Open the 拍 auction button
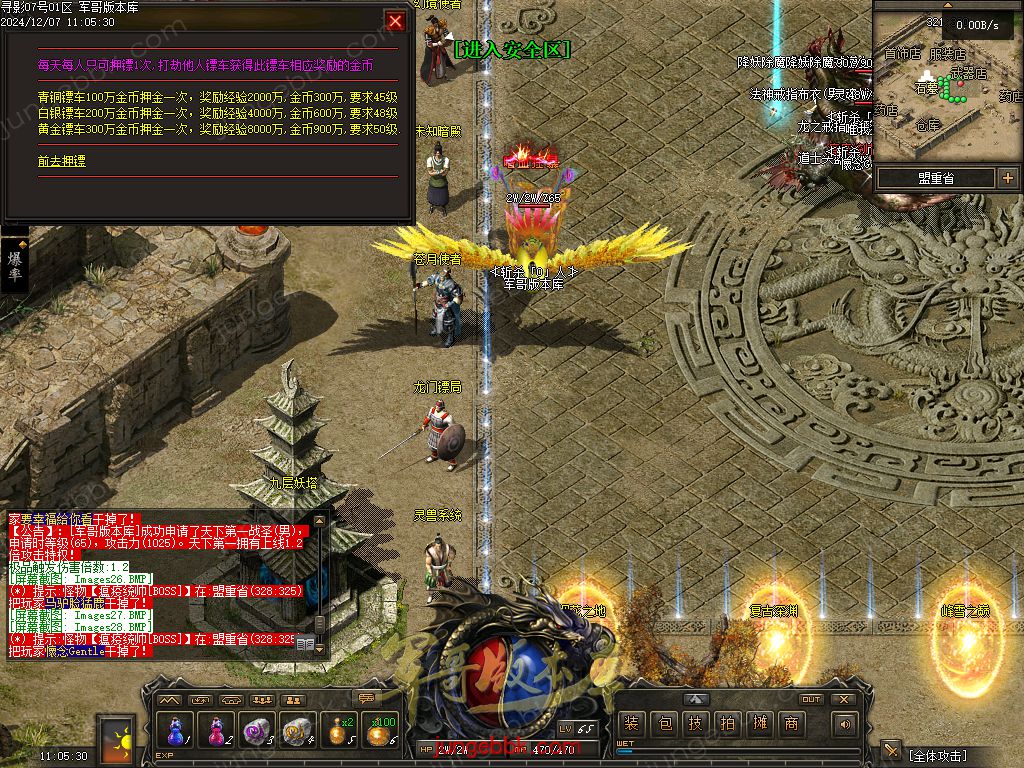Image resolution: width=1024 pixels, height=768 pixels. tap(728, 723)
